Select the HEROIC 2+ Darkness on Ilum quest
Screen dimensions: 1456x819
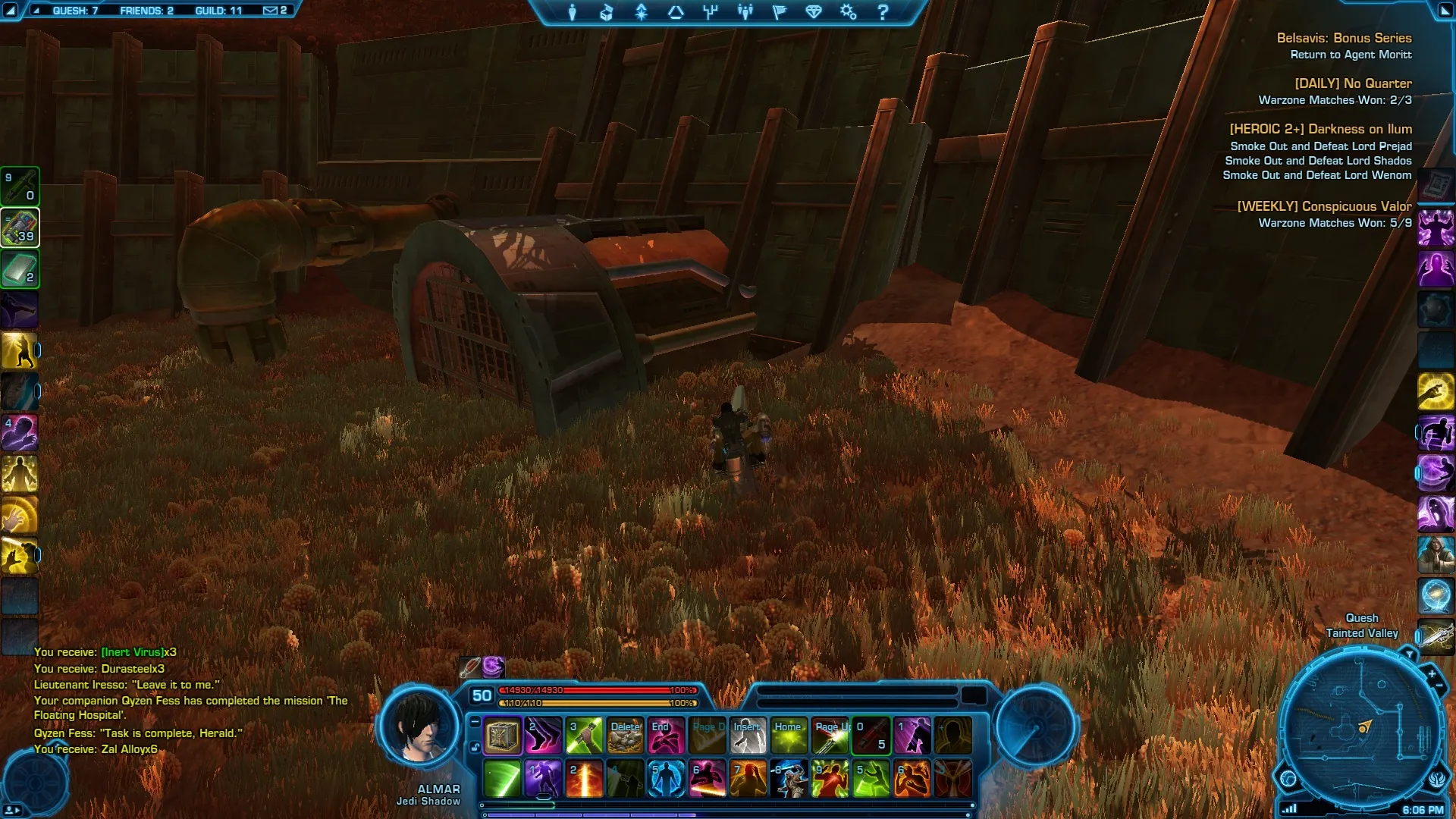[1320, 129]
